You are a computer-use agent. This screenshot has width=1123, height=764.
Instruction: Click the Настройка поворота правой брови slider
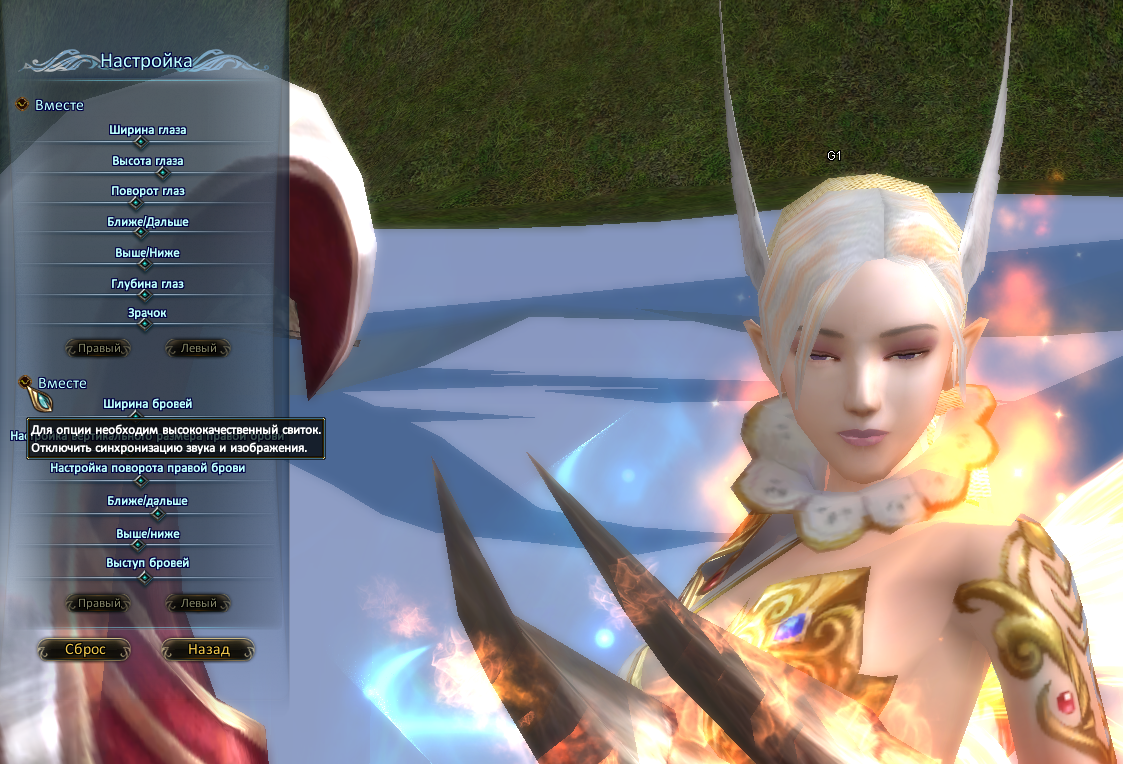coord(143,481)
